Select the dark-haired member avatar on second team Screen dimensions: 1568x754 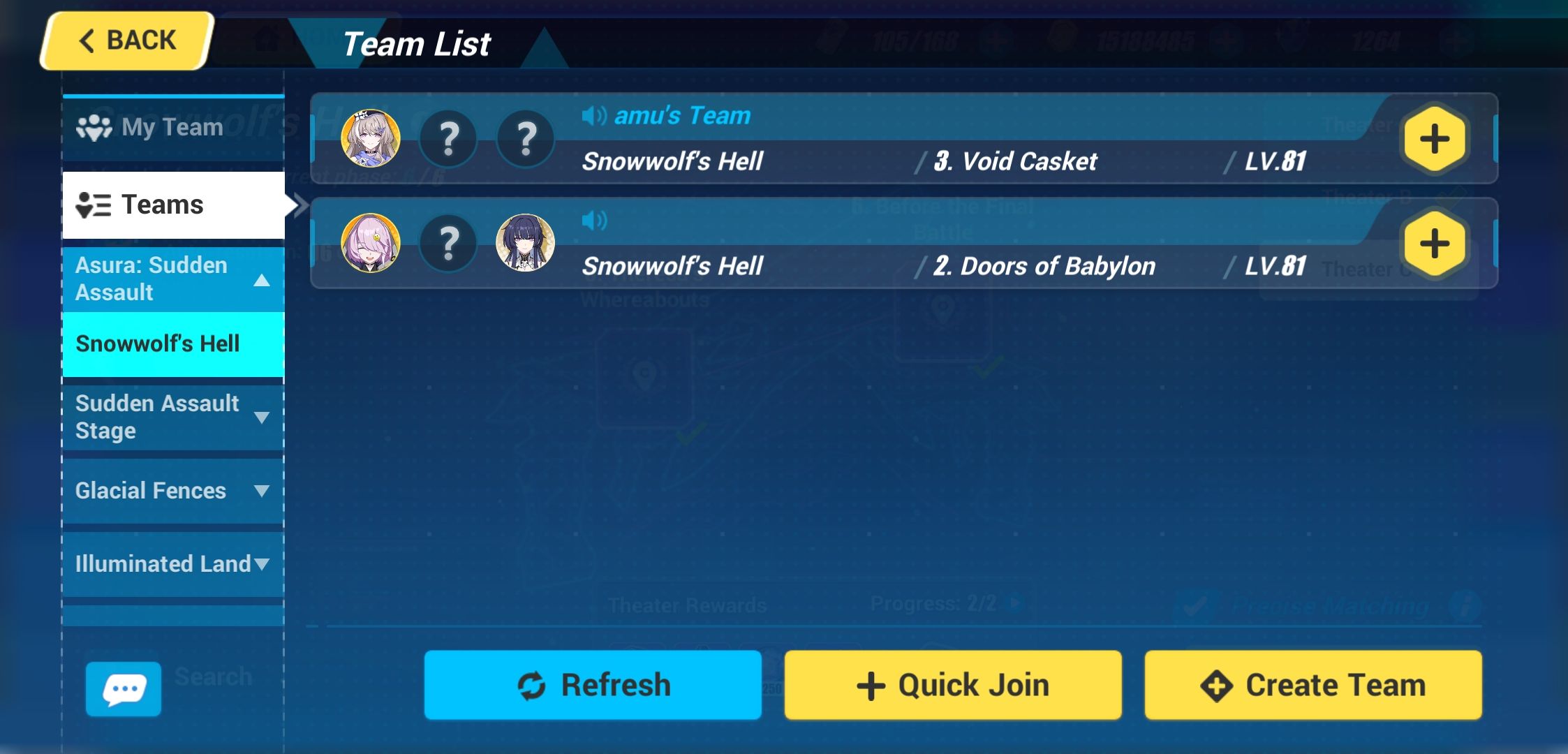(x=526, y=244)
